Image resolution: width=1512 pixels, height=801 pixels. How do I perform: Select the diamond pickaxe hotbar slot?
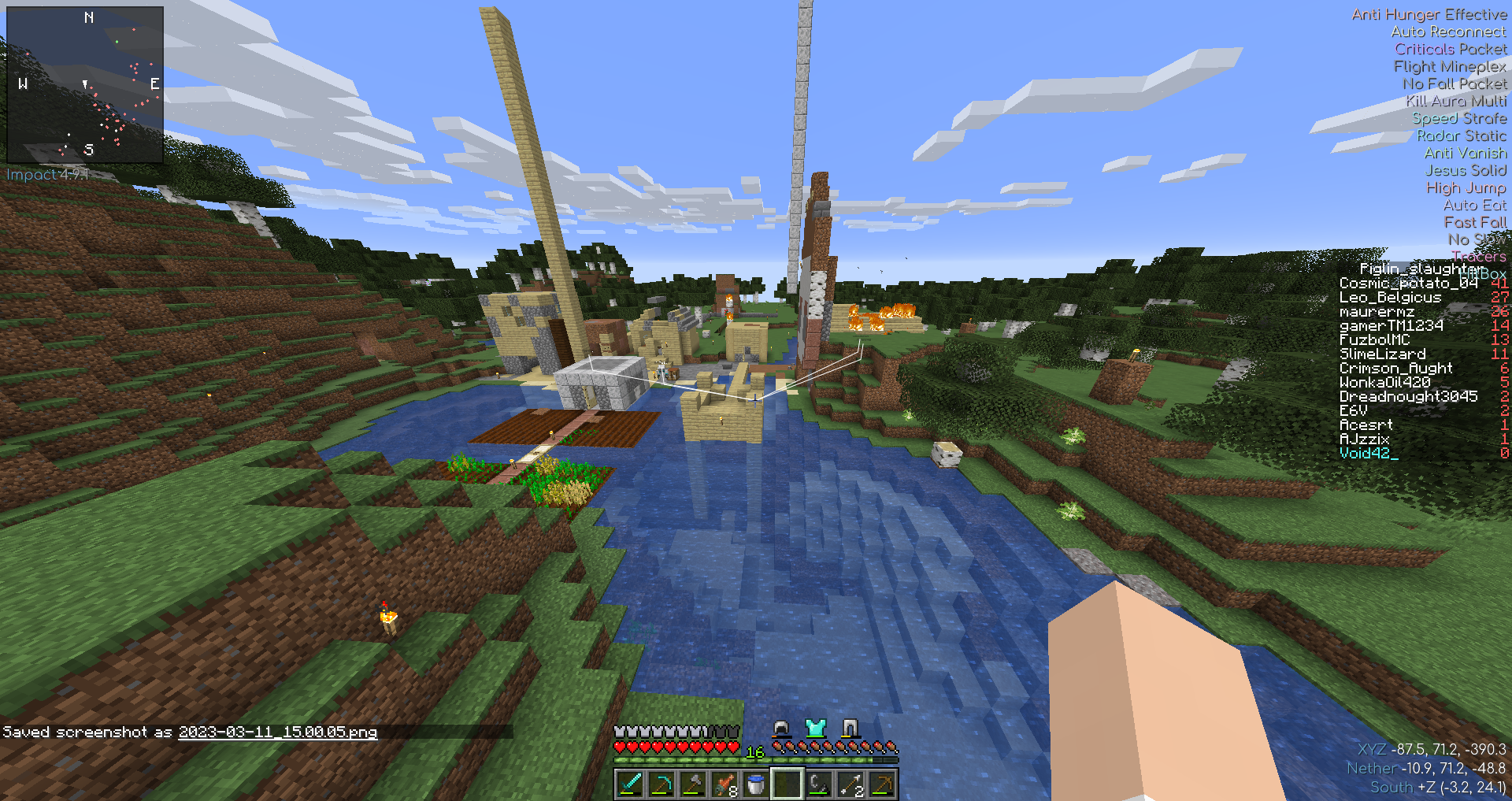coord(661,784)
